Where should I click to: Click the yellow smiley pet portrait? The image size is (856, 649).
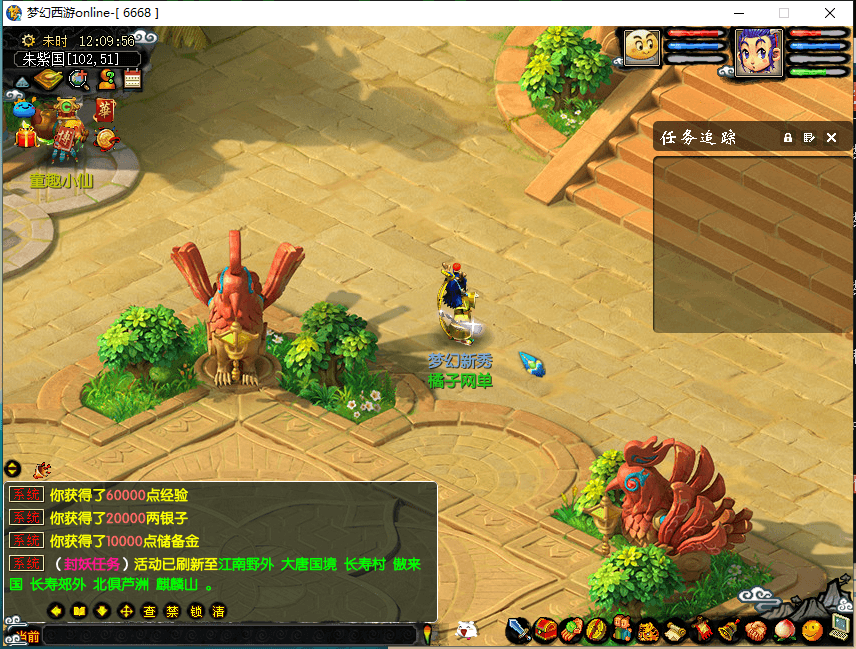tap(642, 47)
